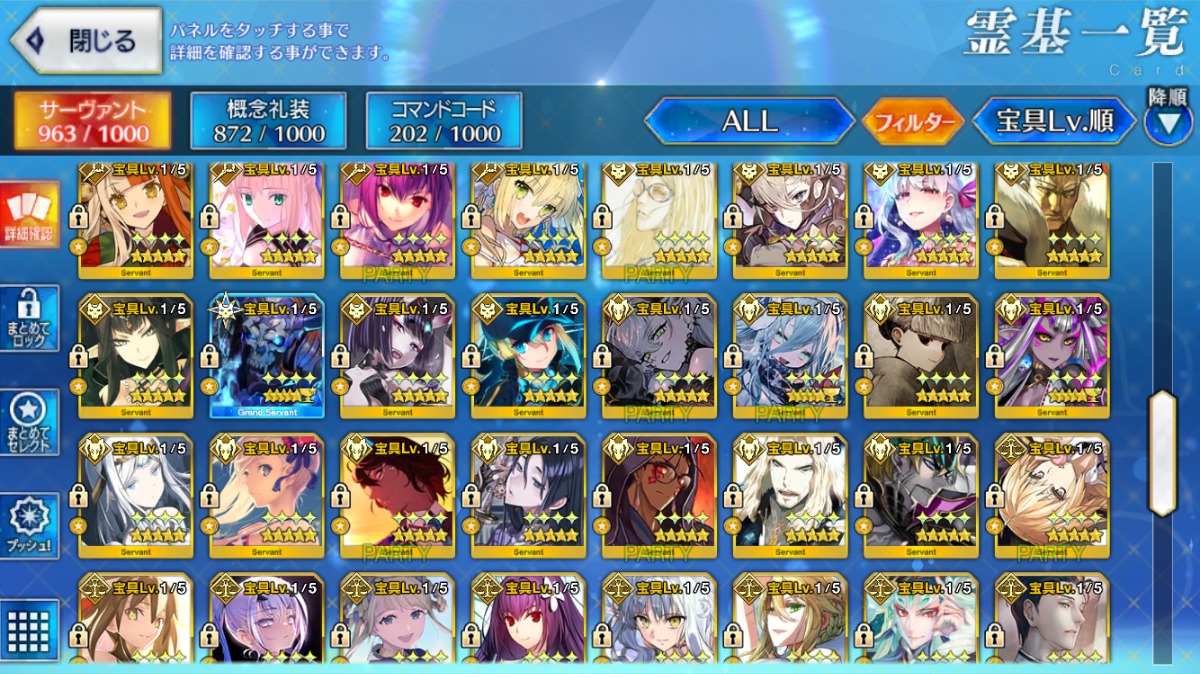
Task: Choose the blue-hat blonde servant card
Action: click(x=528, y=356)
